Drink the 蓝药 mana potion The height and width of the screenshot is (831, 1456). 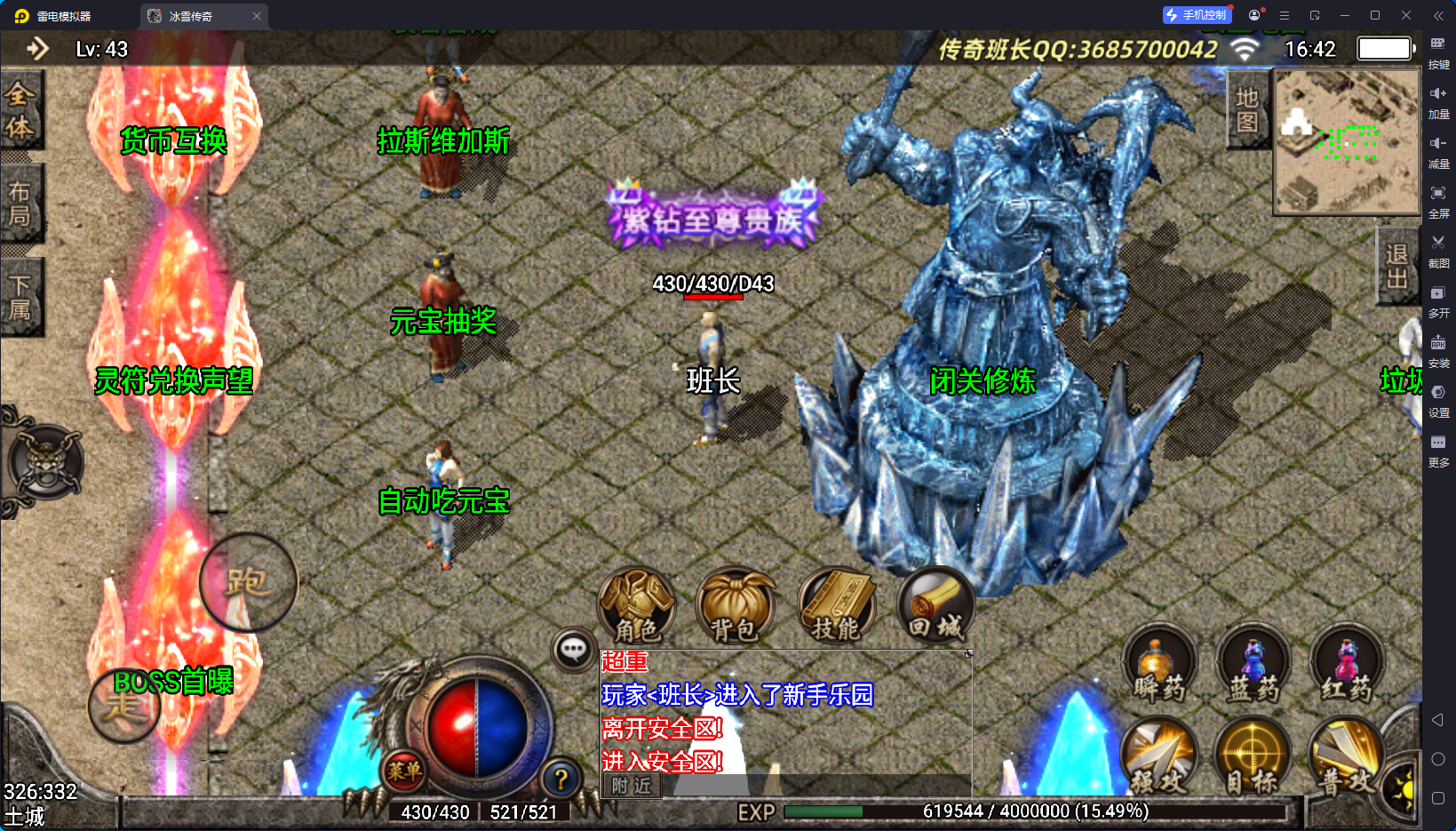[1253, 665]
